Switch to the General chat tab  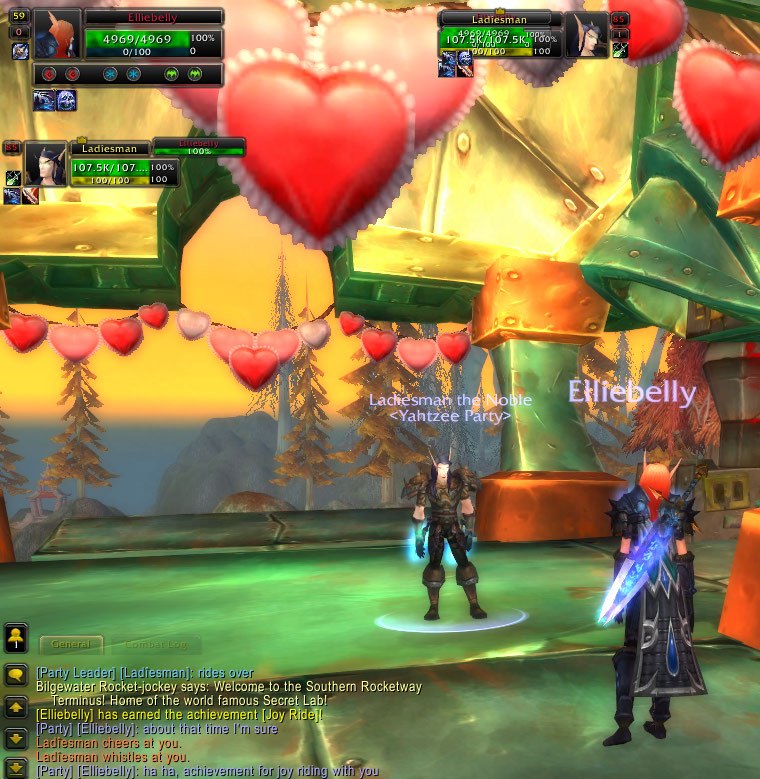[70, 645]
